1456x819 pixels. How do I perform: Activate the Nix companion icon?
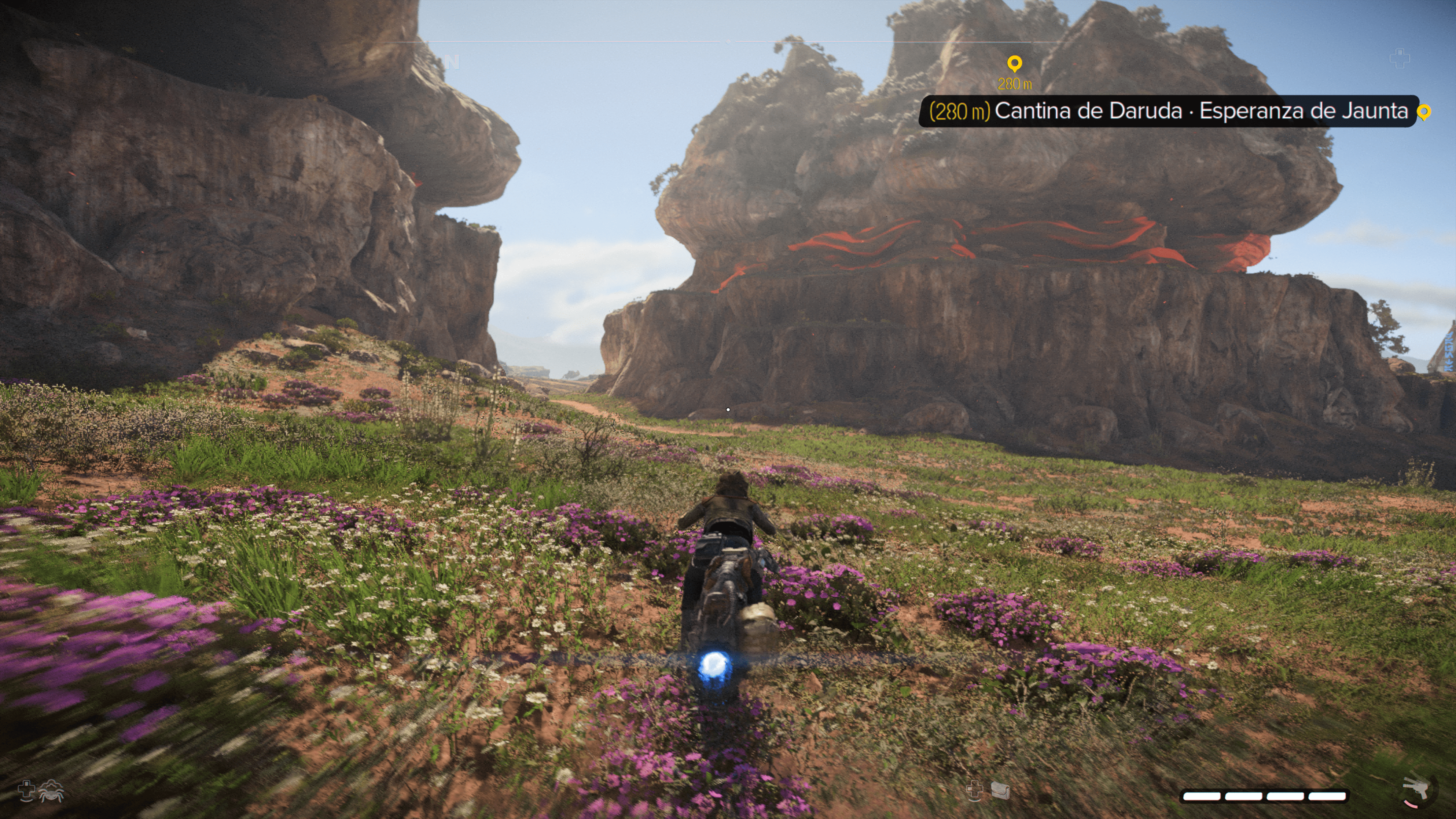52,790
